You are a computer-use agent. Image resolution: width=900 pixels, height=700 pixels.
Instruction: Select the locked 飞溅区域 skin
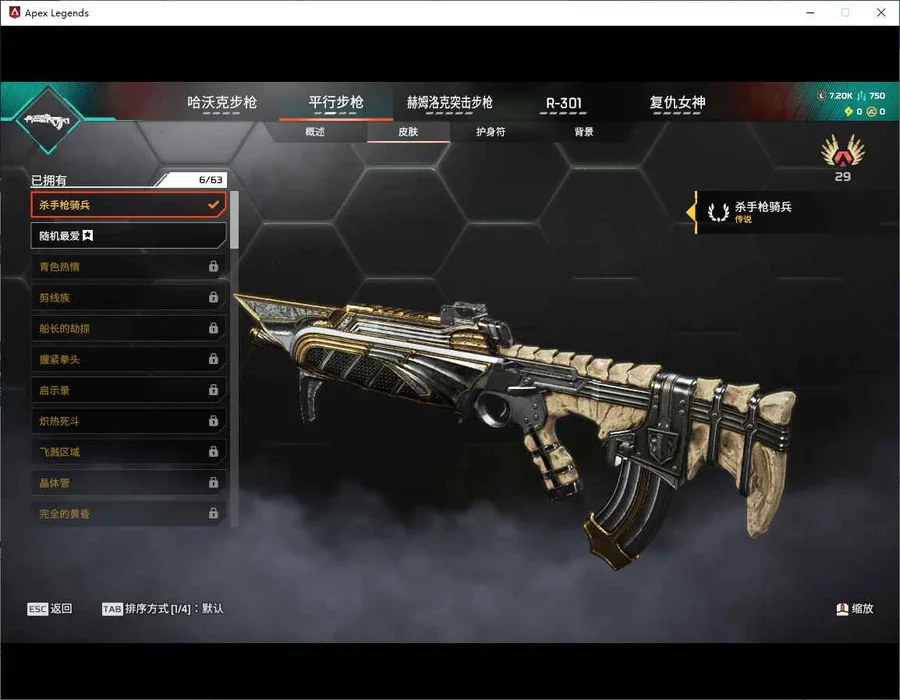click(128, 452)
